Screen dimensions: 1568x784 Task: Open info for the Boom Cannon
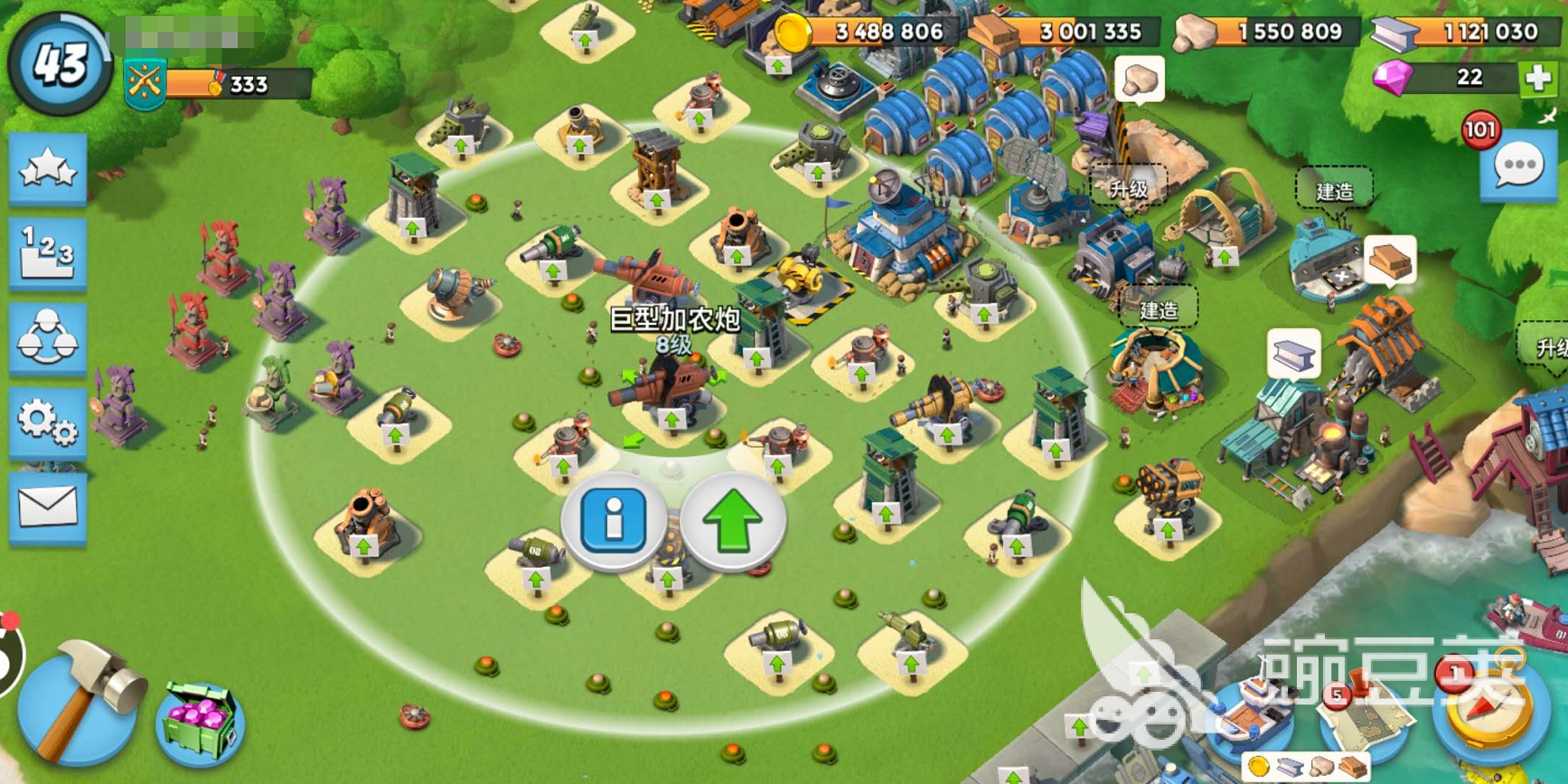[x=614, y=519]
